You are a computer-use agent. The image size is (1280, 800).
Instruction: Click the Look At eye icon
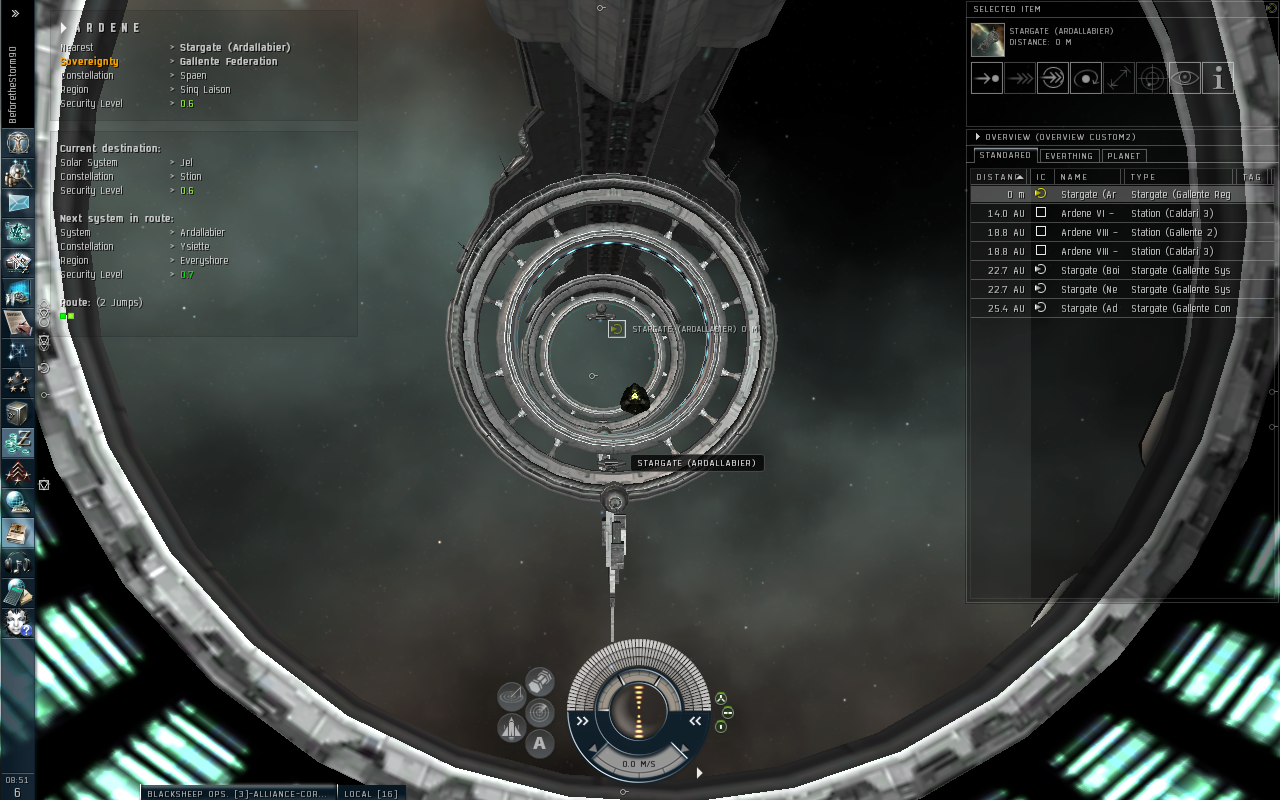(x=1184, y=78)
